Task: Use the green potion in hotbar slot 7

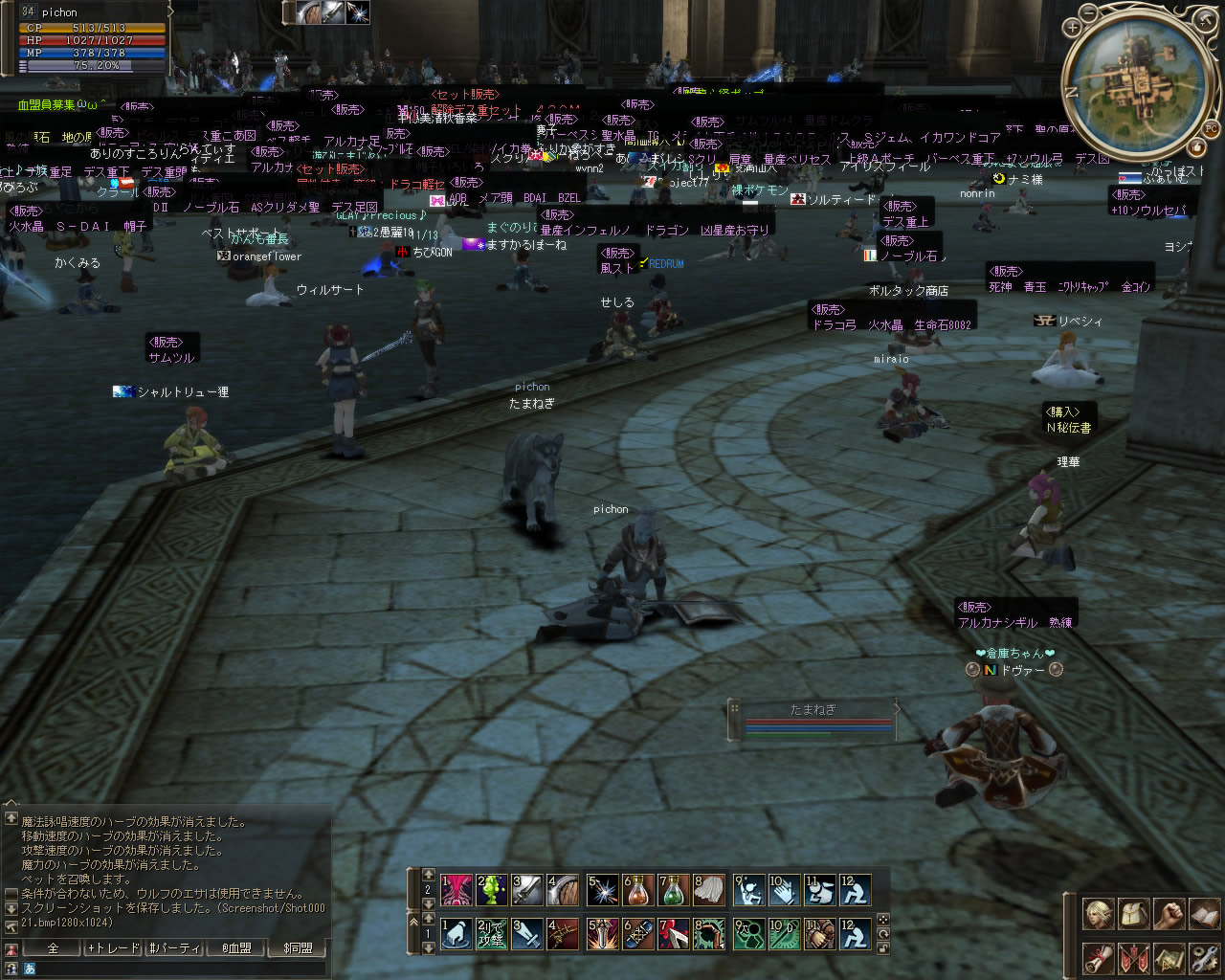Action: tap(675, 890)
